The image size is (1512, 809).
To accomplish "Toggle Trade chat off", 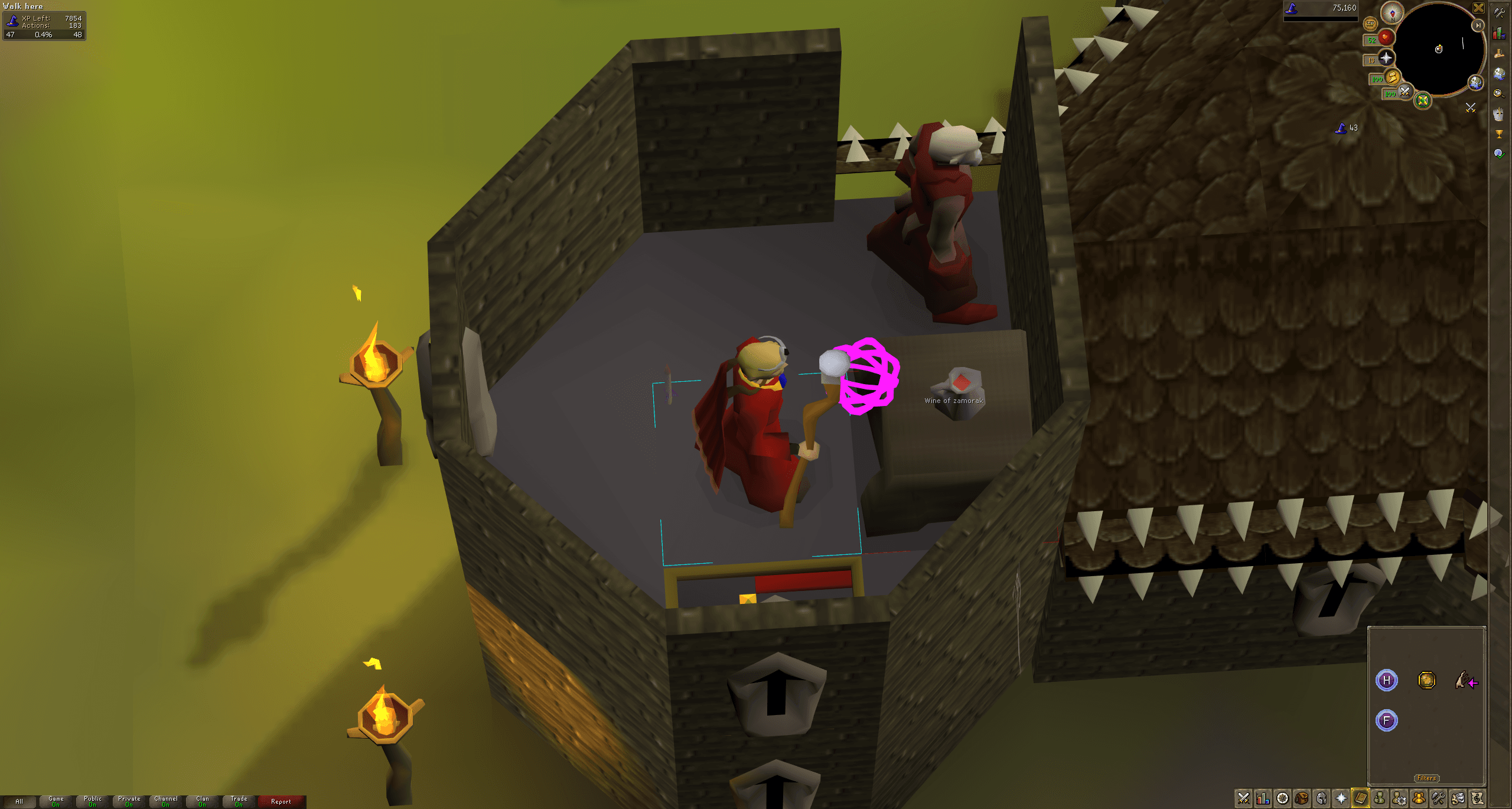I will click(x=239, y=801).
